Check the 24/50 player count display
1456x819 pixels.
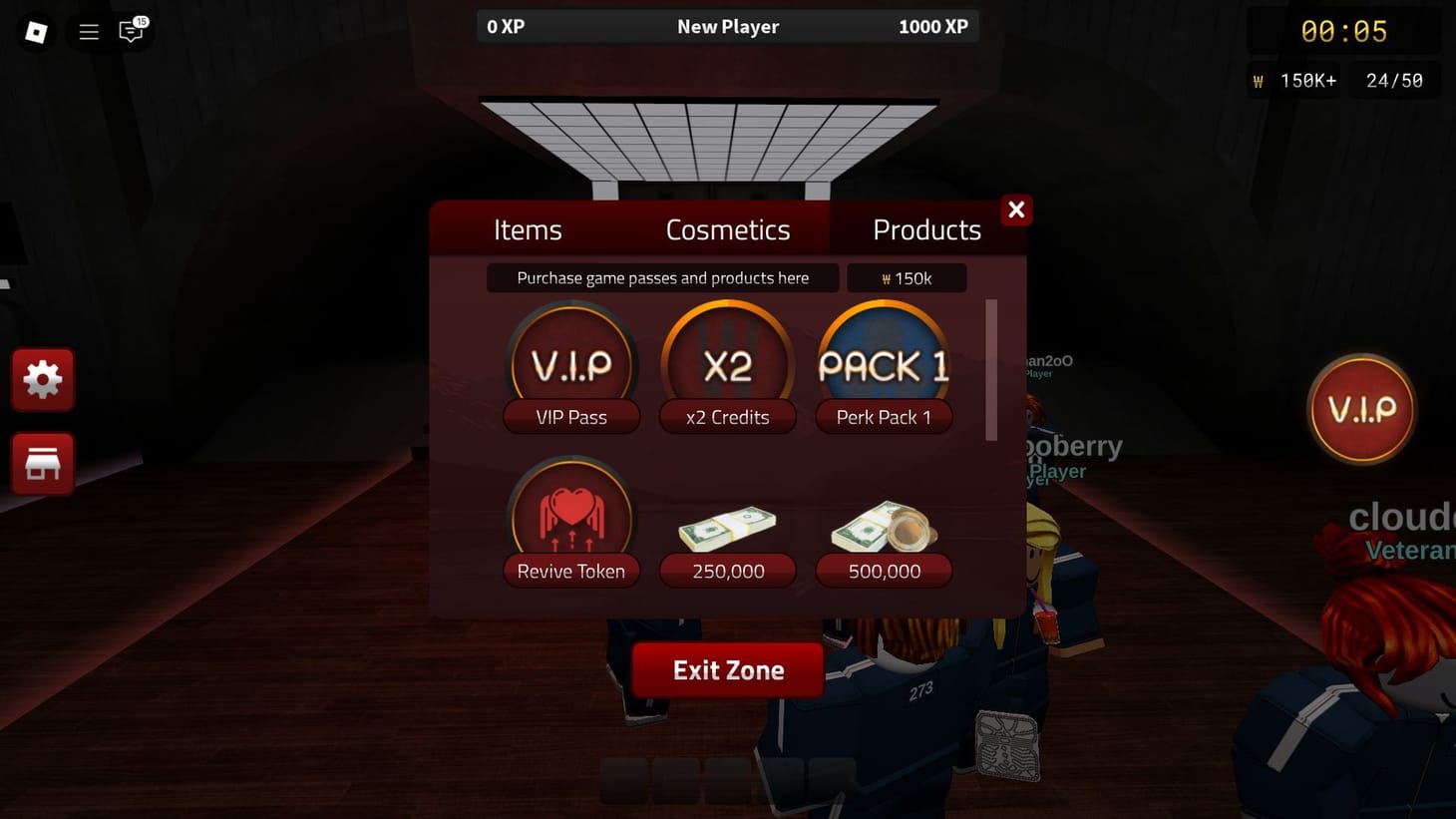[1393, 80]
